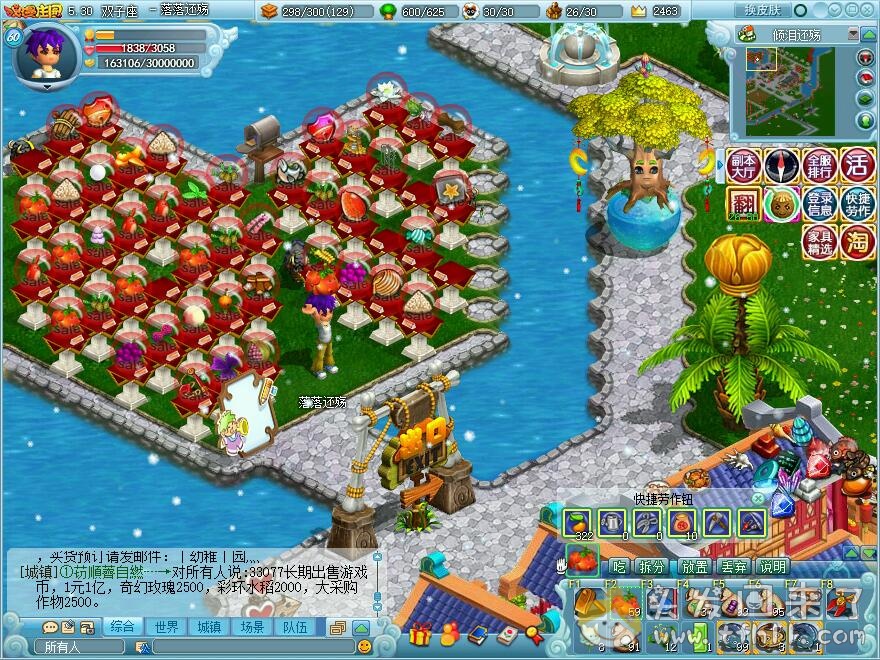Switch chat to the 城镇 tab
This screenshot has width=880, height=660.
click(209, 627)
